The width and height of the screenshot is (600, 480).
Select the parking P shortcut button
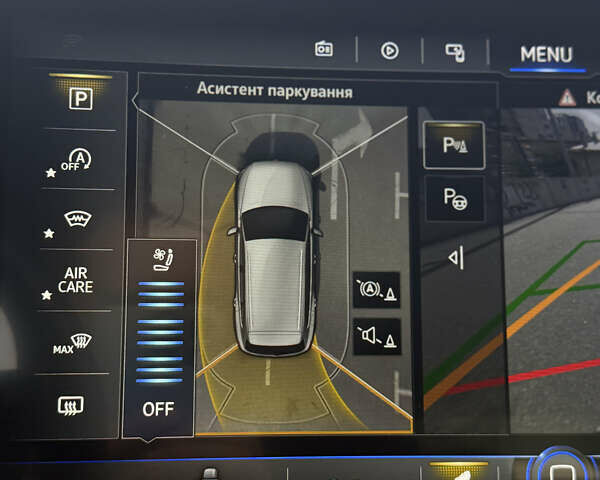tap(80, 101)
